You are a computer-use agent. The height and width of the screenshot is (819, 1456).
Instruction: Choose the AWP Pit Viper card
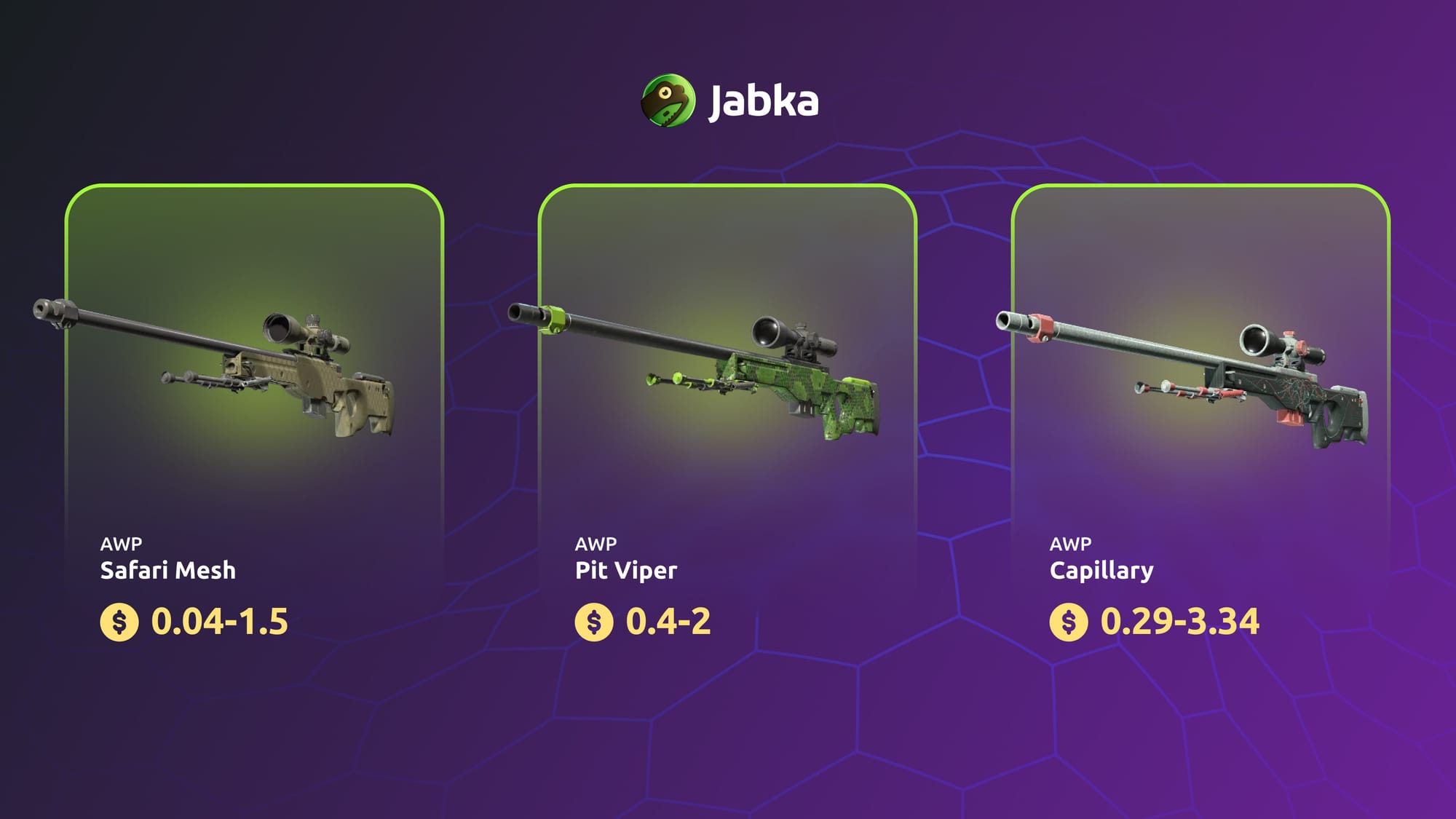coord(727,422)
